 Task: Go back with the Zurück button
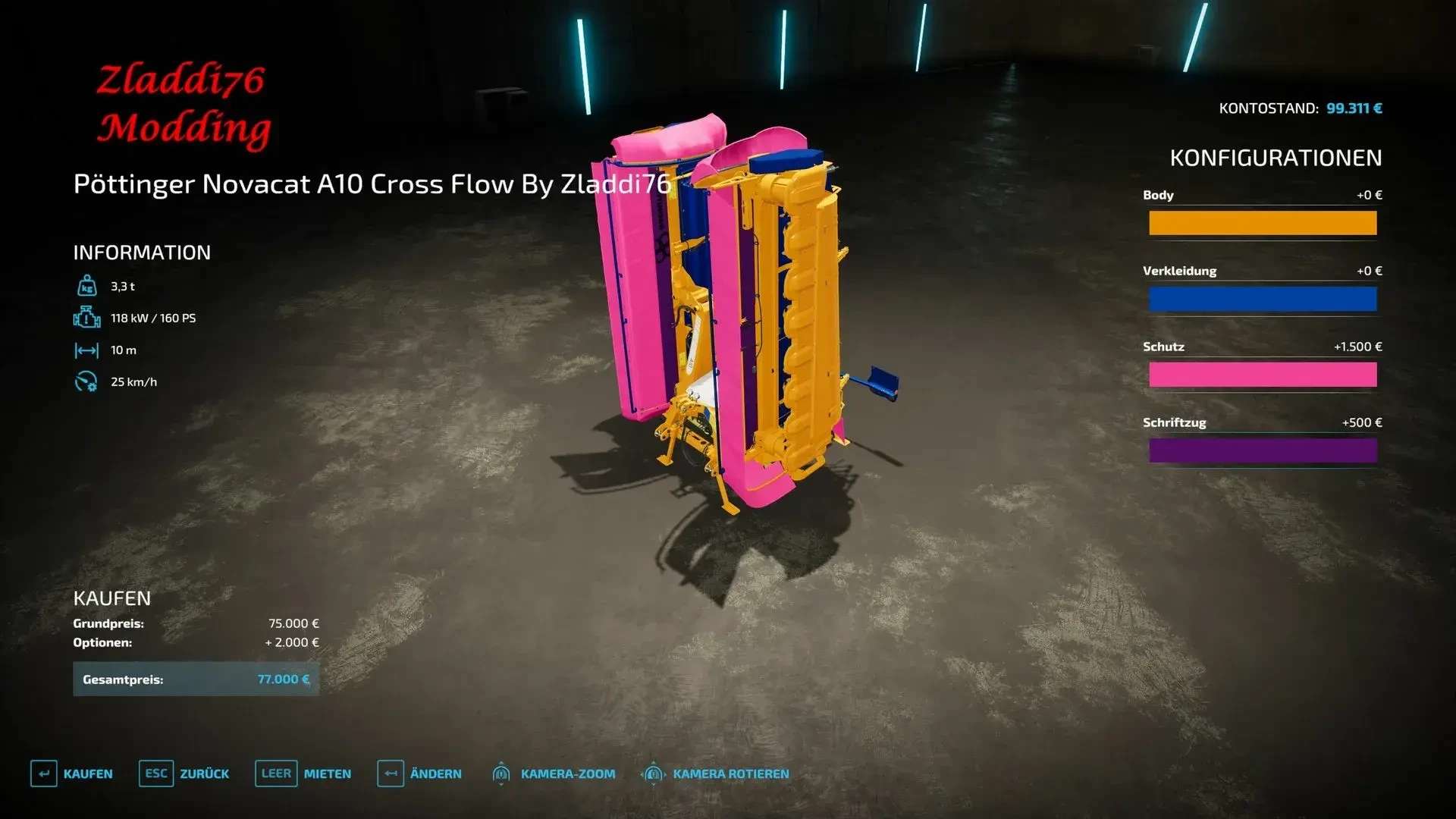(x=184, y=773)
